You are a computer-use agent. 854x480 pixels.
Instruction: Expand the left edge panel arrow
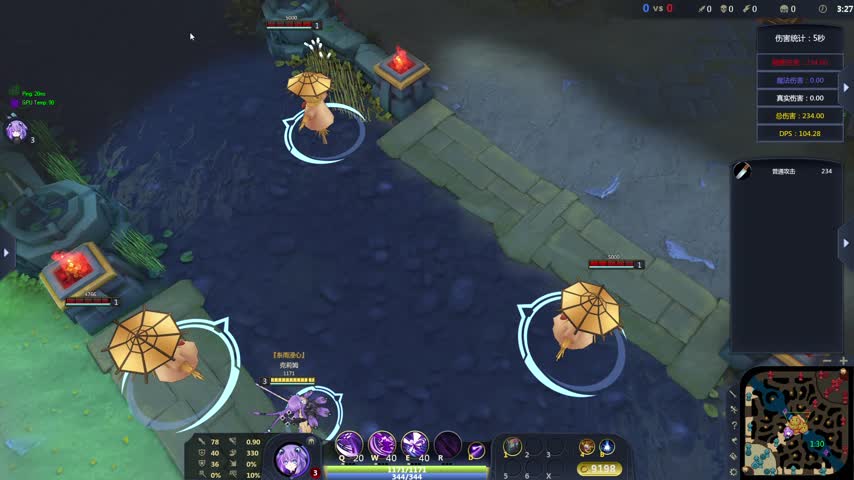6,253
